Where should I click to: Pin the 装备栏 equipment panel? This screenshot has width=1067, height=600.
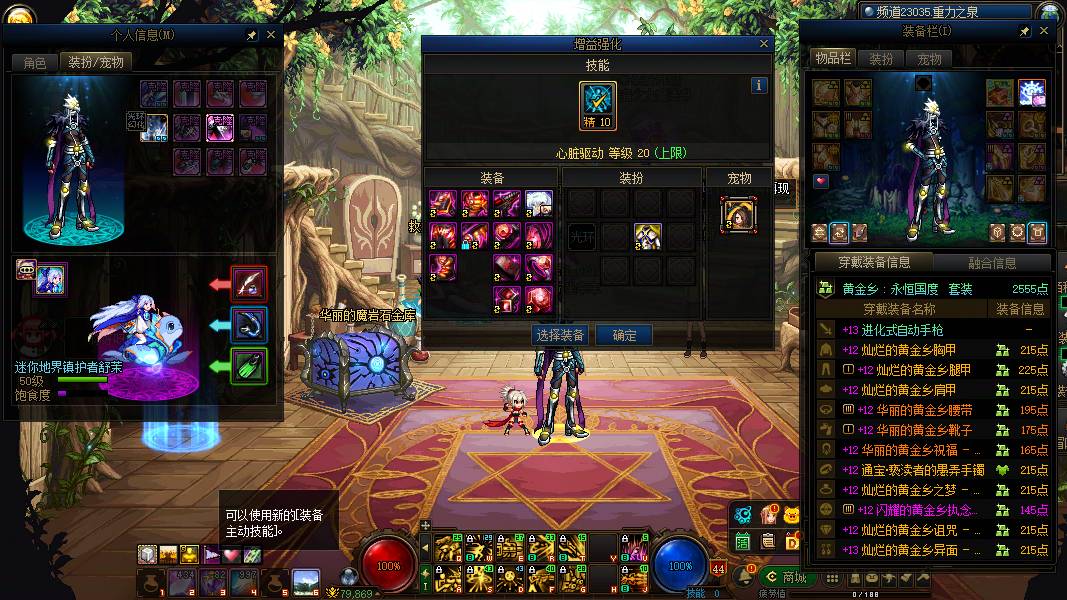coord(1025,32)
